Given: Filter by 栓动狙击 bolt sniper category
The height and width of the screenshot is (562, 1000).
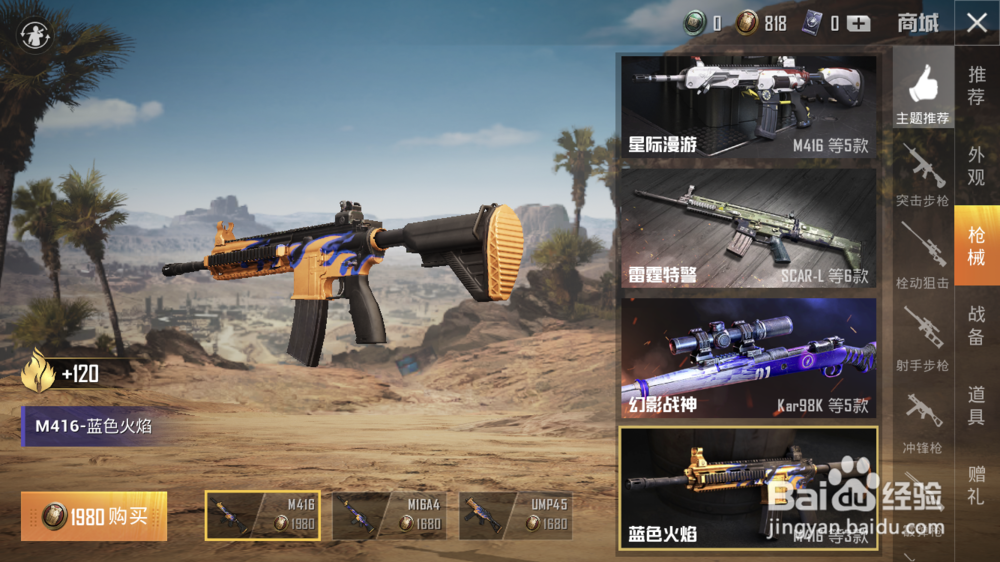Looking at the screenshot, I should coord(923,257).
